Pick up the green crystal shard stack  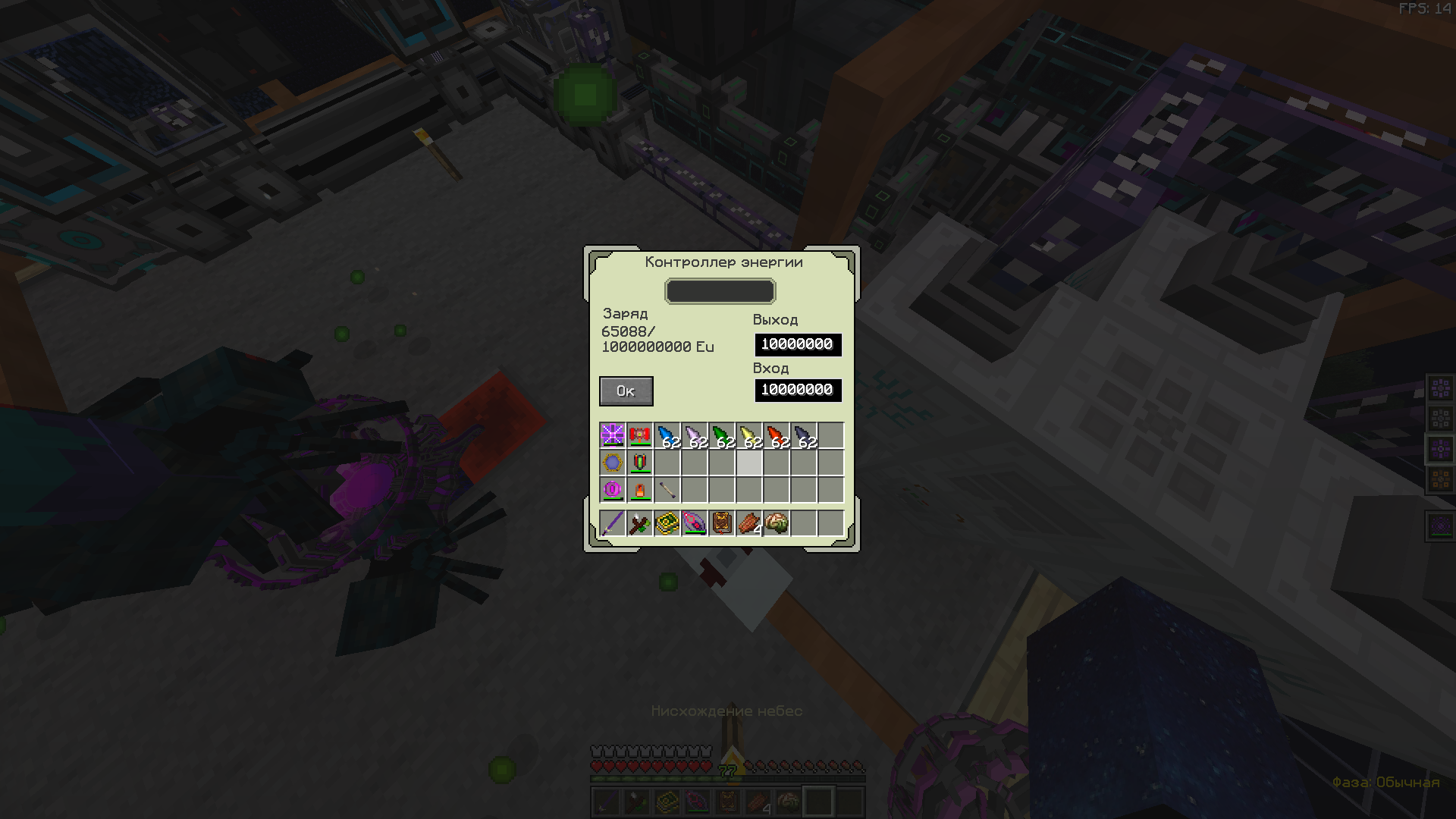(x=722, y=436)
